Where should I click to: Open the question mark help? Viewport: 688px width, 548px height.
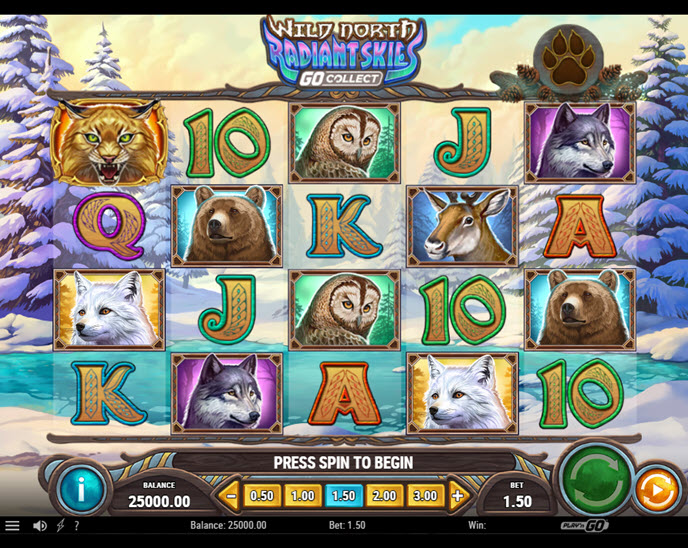(76, 525)
